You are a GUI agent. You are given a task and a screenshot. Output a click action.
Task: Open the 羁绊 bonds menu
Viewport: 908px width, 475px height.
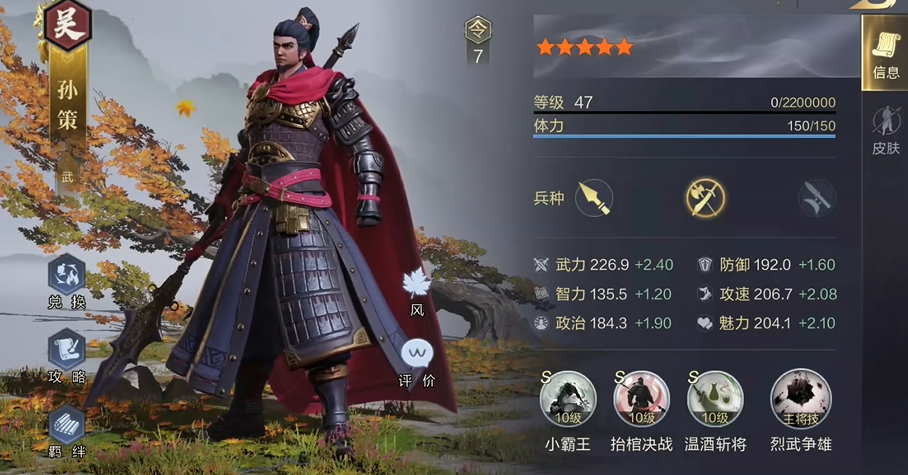pos(68,427)
